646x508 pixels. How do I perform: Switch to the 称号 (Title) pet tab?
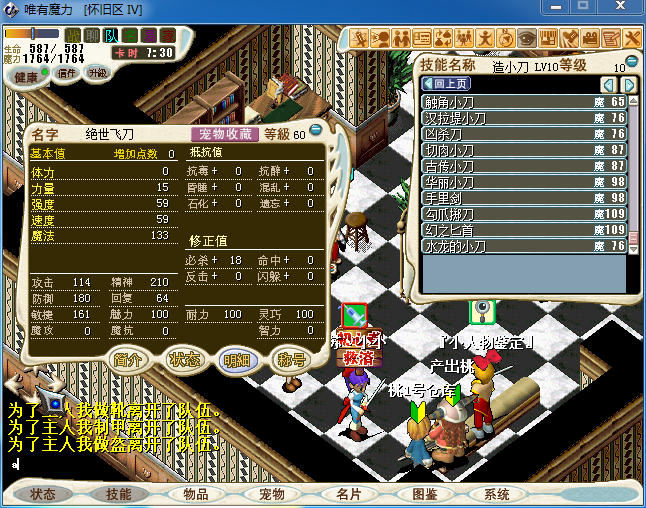coord(290,360)
